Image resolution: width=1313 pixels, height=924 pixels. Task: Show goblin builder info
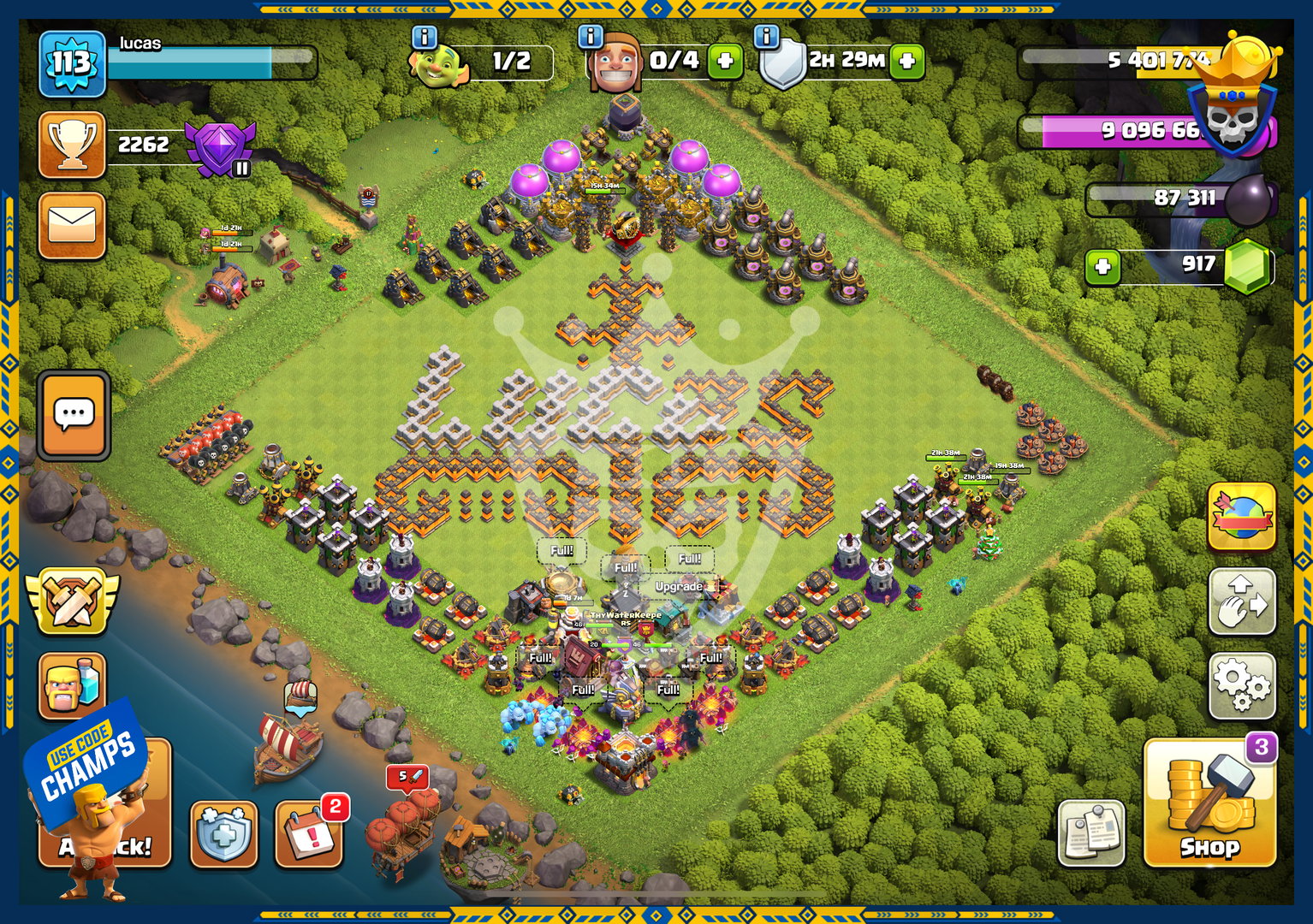pyautogui.click(x=425, y=37)
